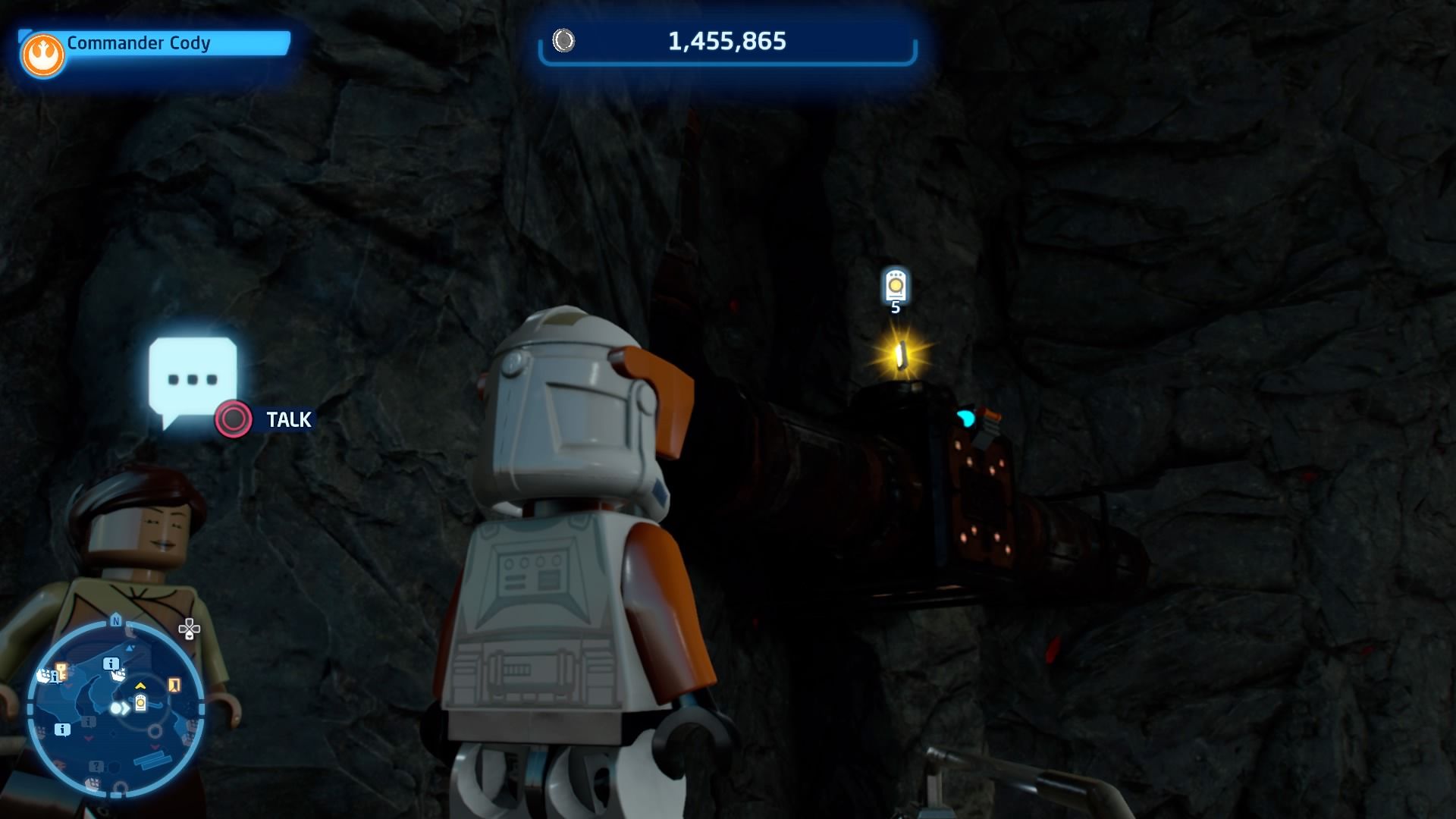Image resolution: width=1456 pixels, height=819 pixels.
Task: Click a pink checkmark marker on the minimap
Action: click(x=88, y=737)
